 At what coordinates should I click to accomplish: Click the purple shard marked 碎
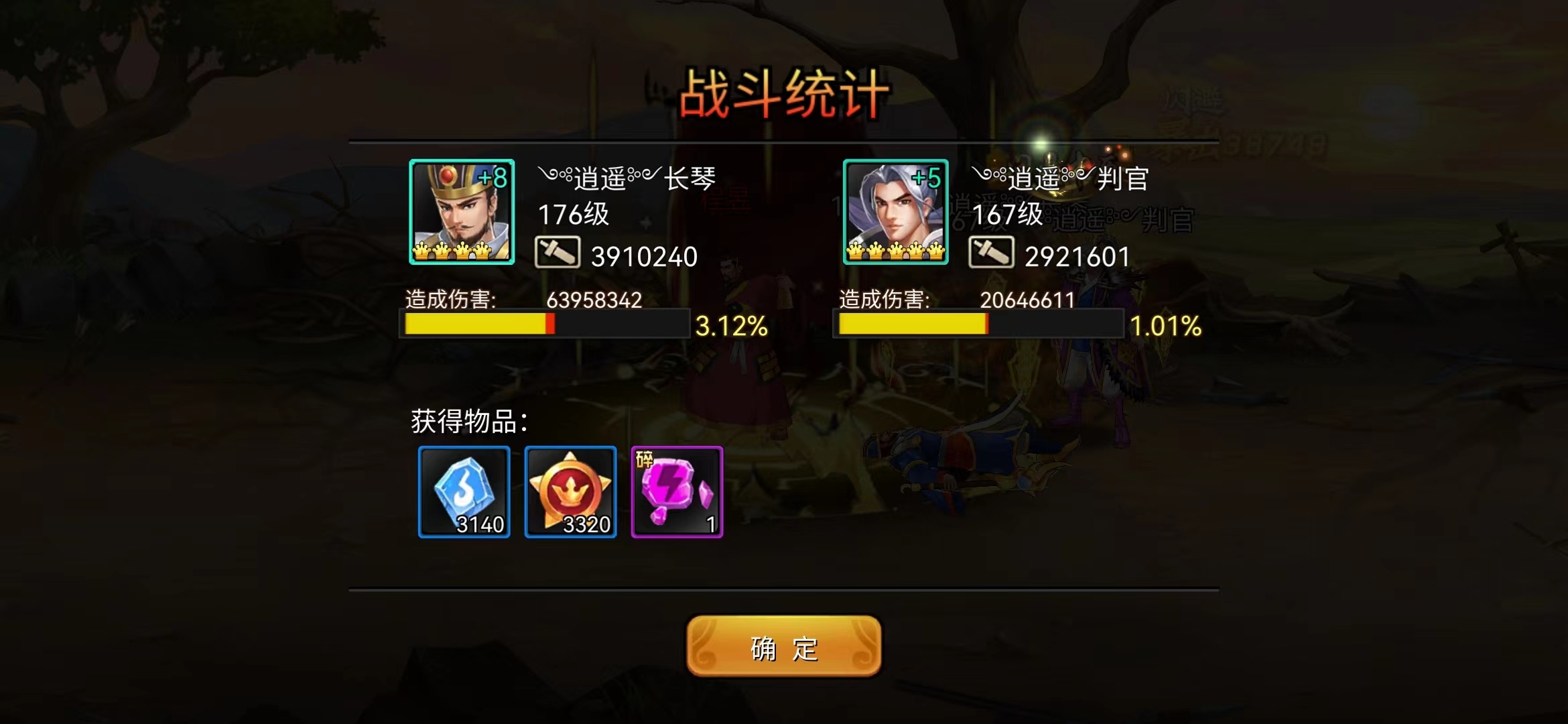[x=677, y=493]
